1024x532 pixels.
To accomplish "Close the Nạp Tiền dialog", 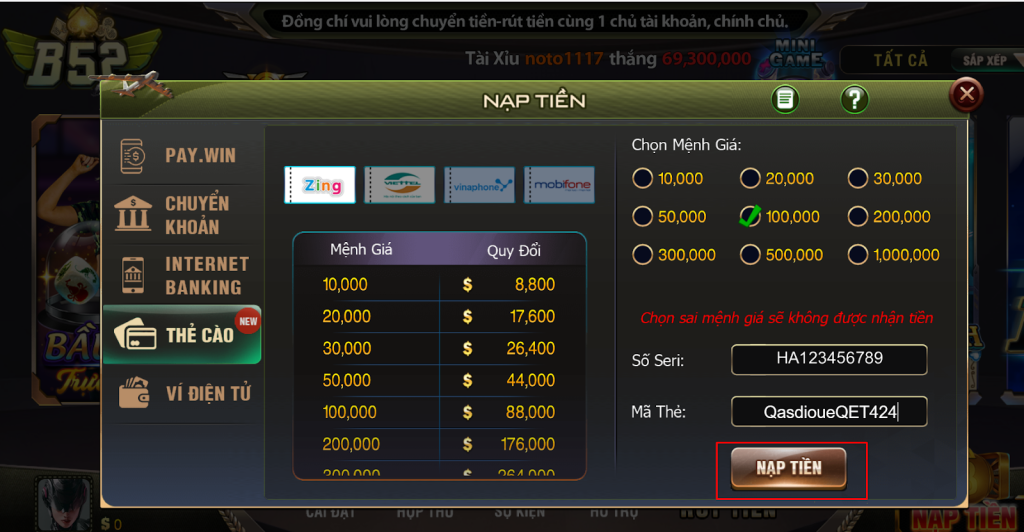I will coord(966,95).
